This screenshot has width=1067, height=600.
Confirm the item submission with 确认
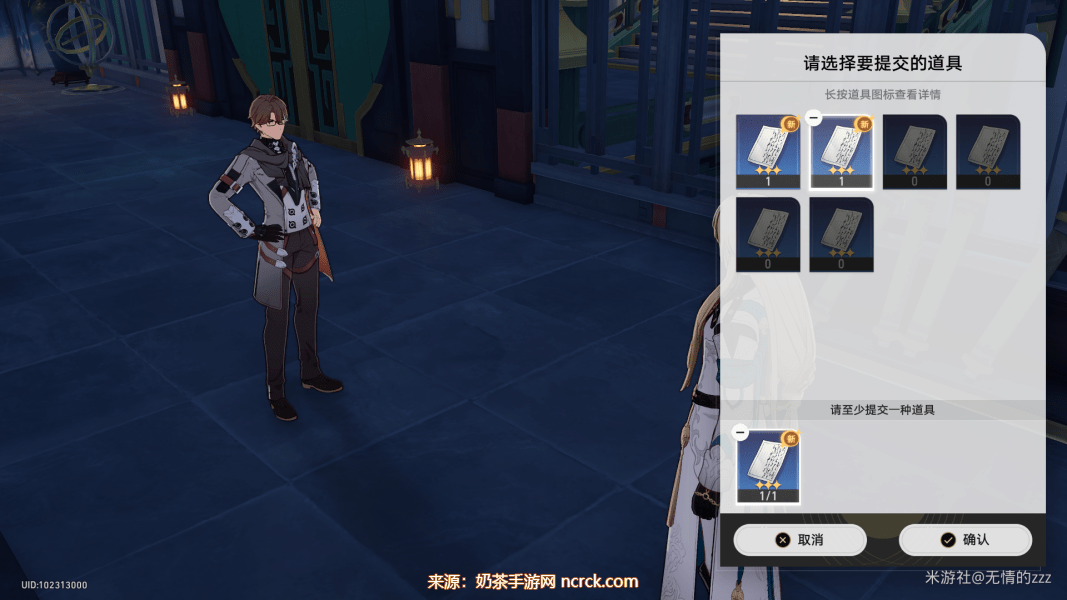(x=965, y=540)
